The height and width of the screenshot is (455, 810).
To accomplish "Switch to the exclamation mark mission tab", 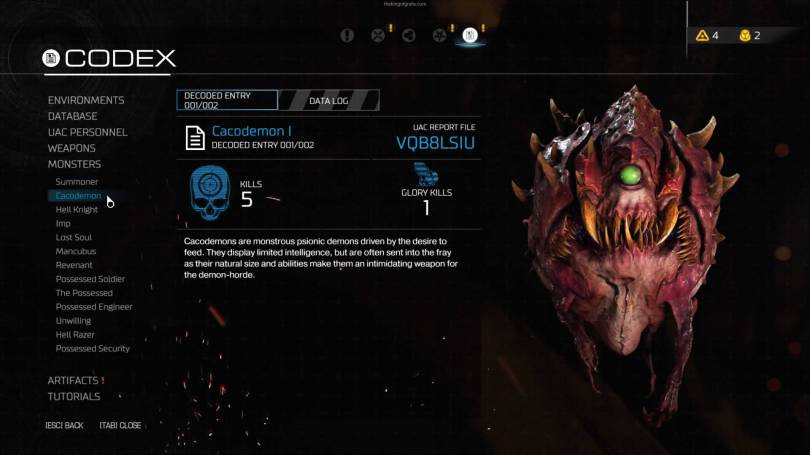I will [x=347, y=36].
